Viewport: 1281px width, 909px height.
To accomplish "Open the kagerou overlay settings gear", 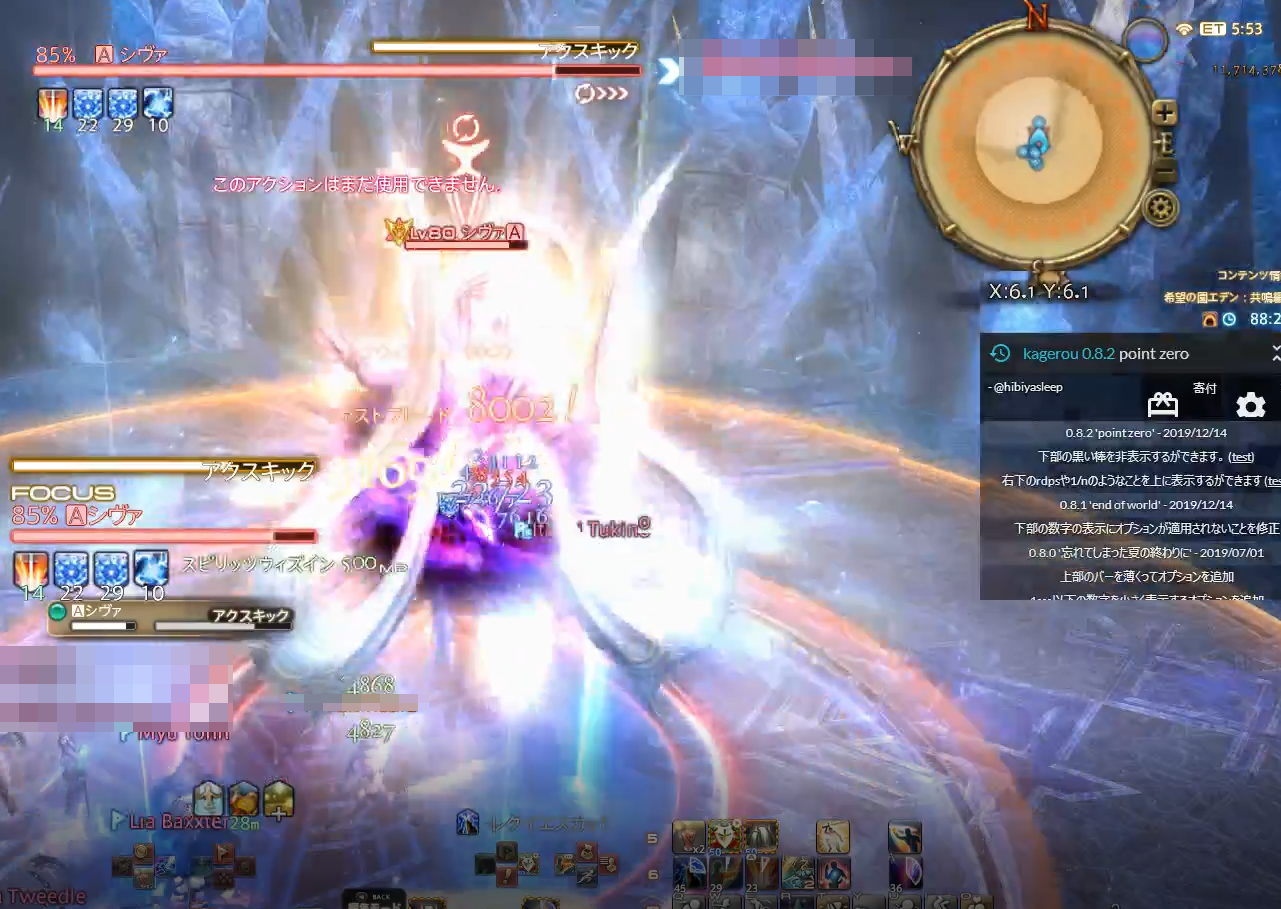I will [x=1251, y=405].
